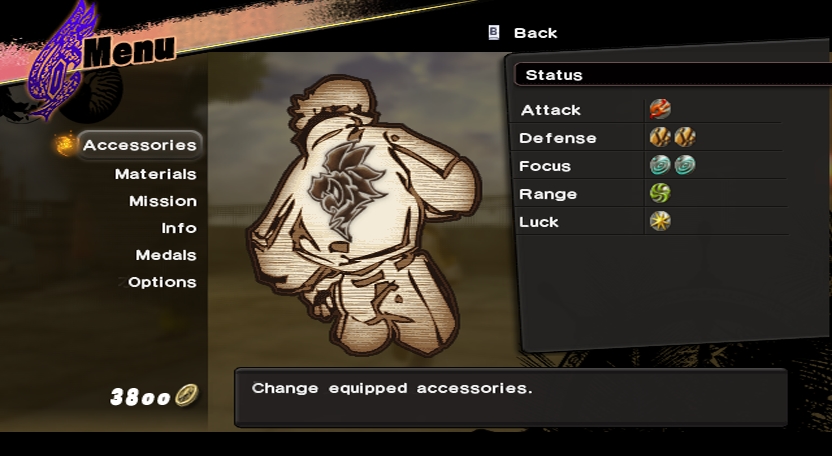Open the Accessories menu entry
The width and height of the screenshot is (832, 456).
(x=139, y=145)
